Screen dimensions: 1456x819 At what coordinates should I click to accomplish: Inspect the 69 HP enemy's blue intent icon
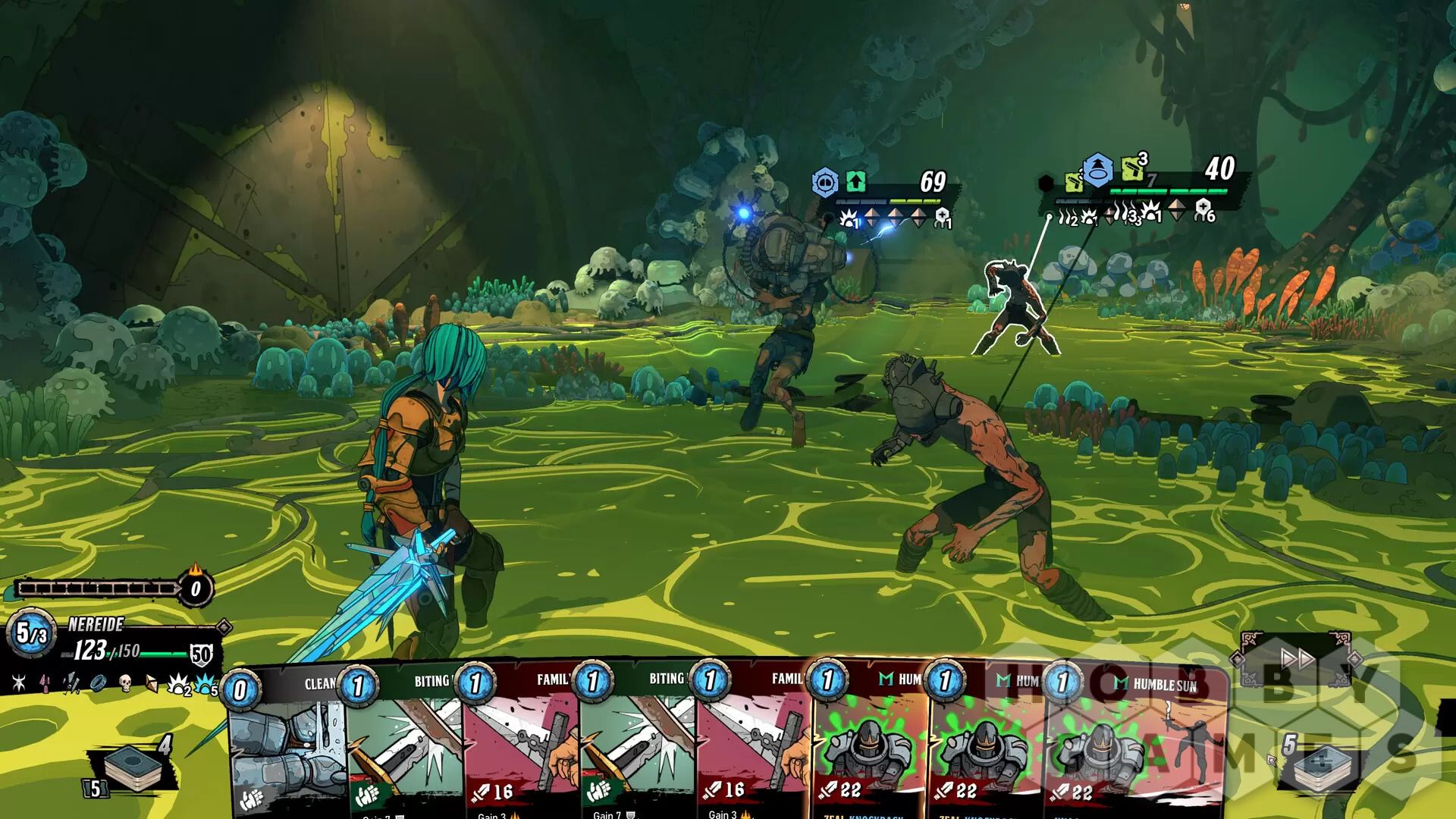coord(824,183)
